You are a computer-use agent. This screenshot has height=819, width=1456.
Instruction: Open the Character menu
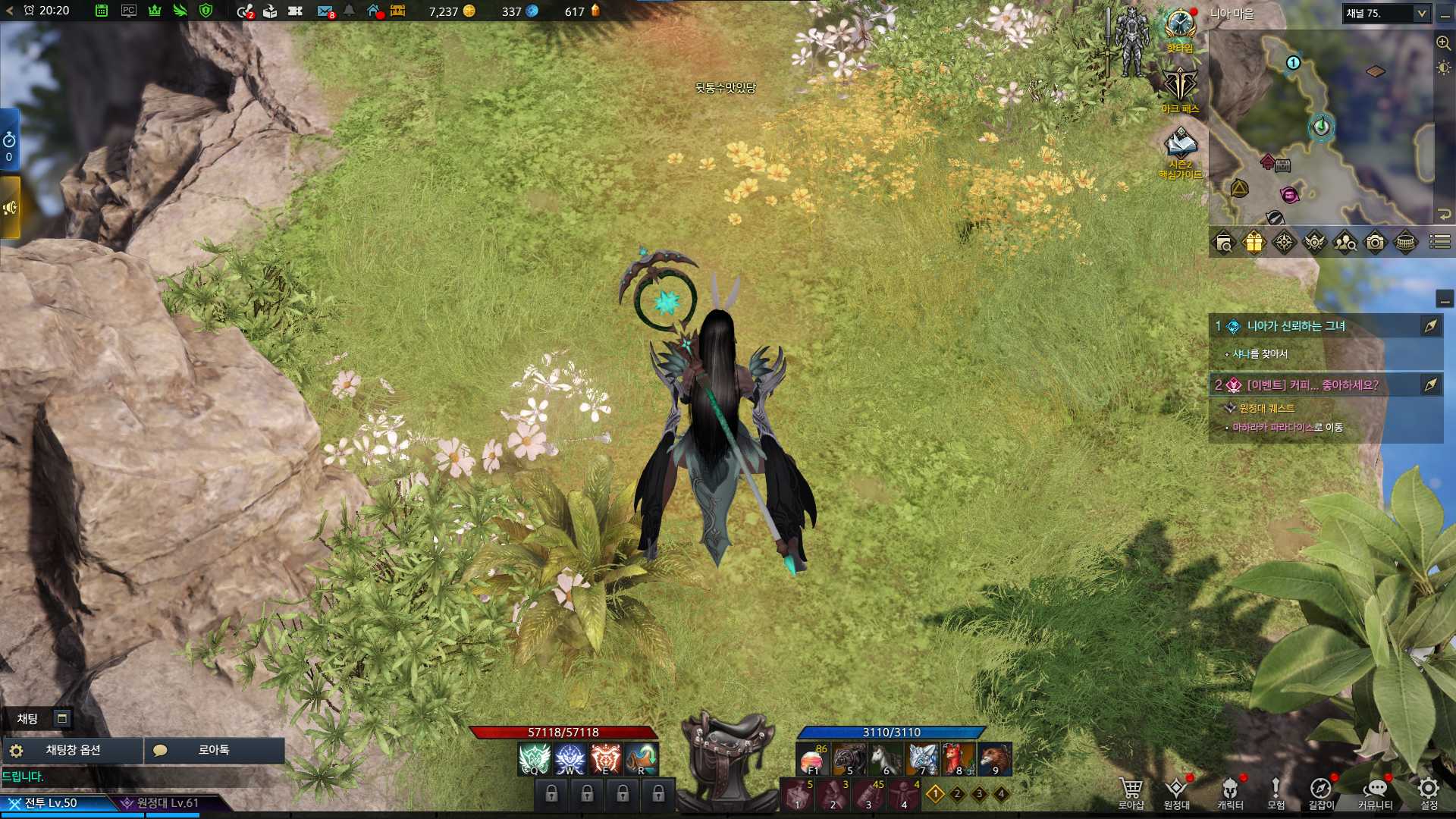tap(1230, 792)
